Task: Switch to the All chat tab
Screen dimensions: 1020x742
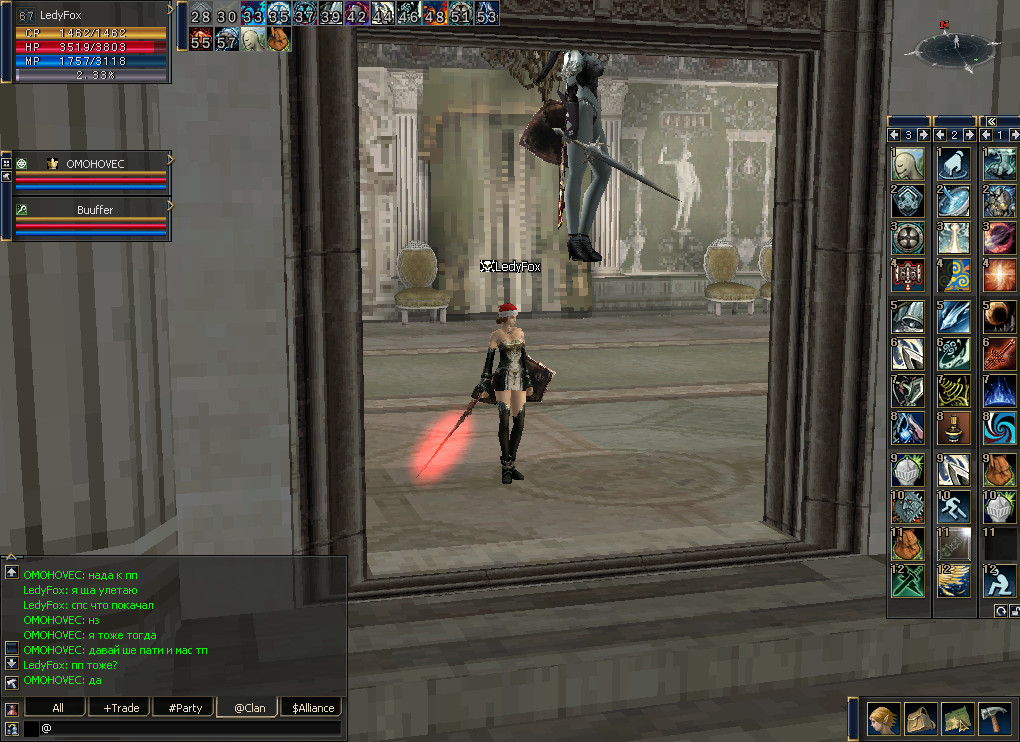Action: coord(58,707)
